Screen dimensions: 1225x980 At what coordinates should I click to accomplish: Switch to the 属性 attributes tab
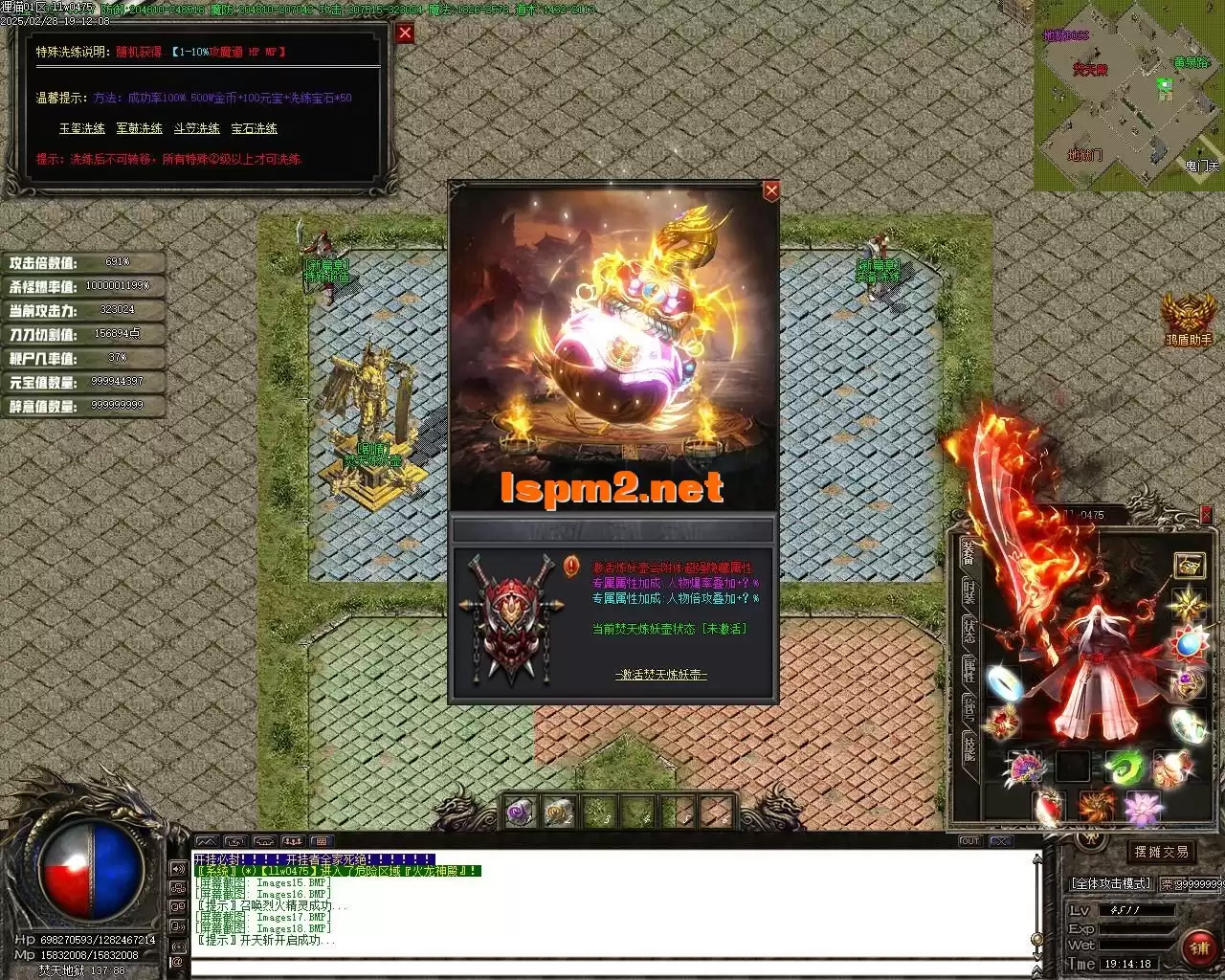click(x=969, y=670)
